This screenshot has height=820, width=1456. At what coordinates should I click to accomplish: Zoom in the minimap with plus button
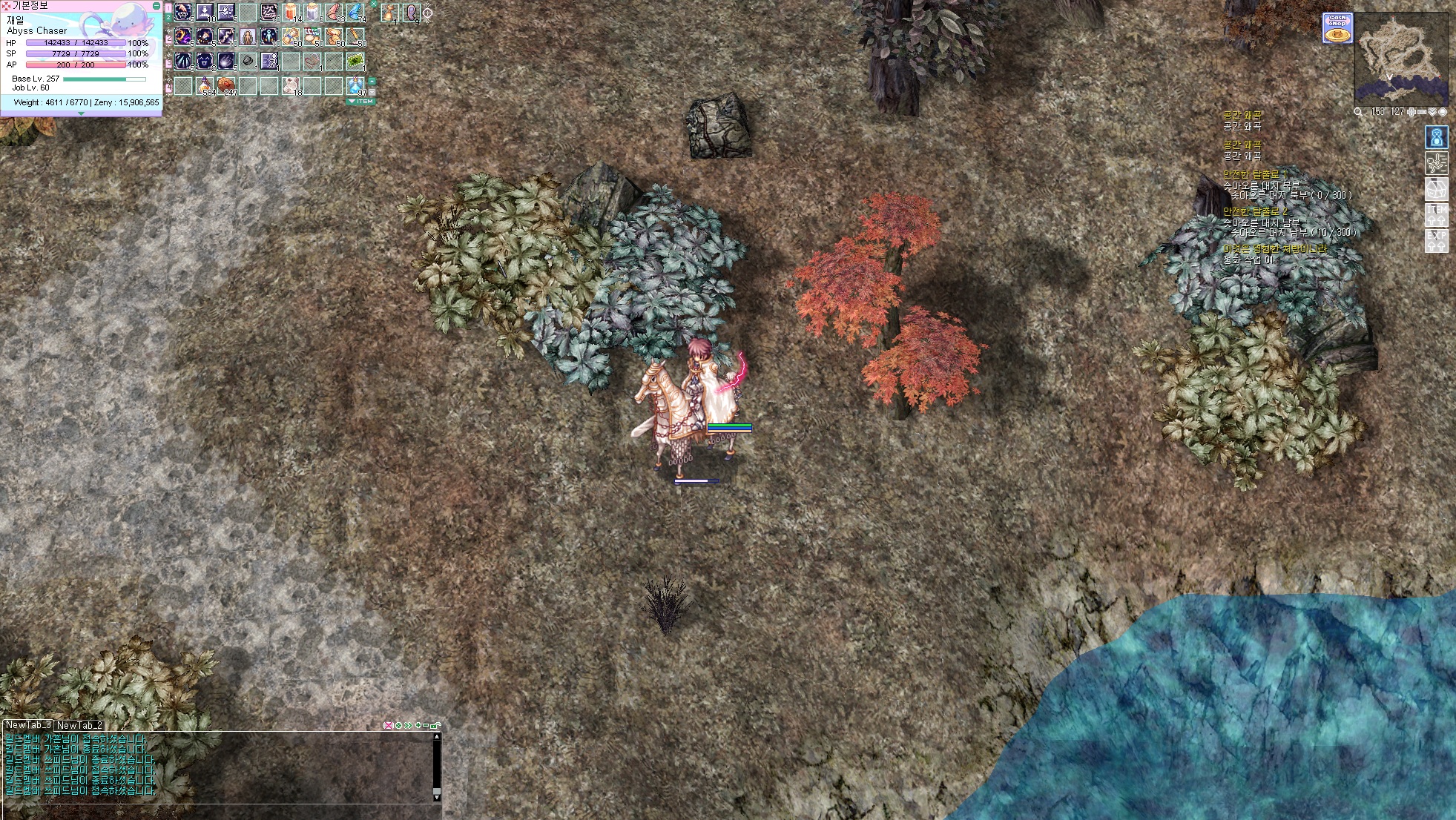1411,112
